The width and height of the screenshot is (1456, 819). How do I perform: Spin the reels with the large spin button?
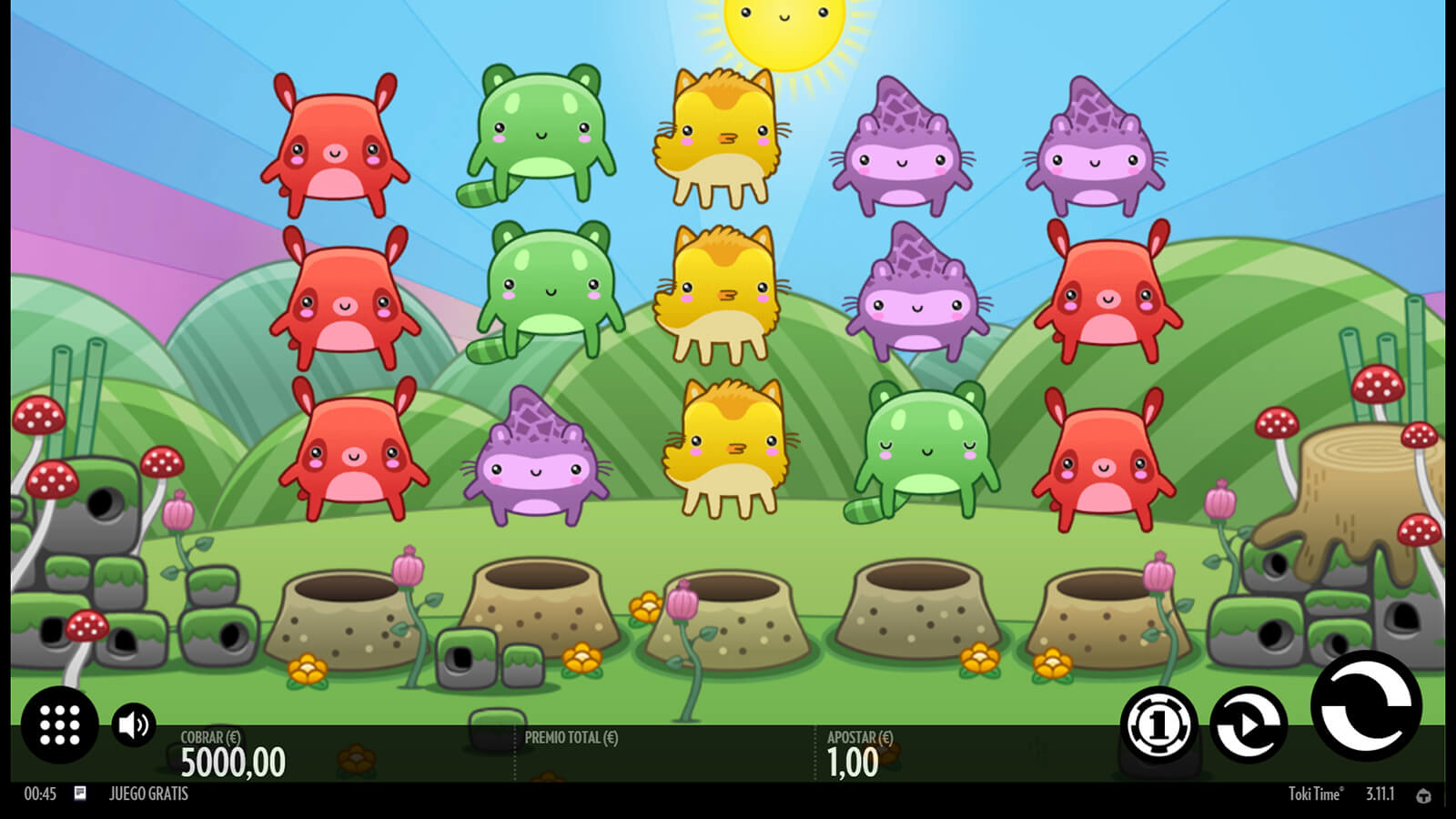point(1365,706)
